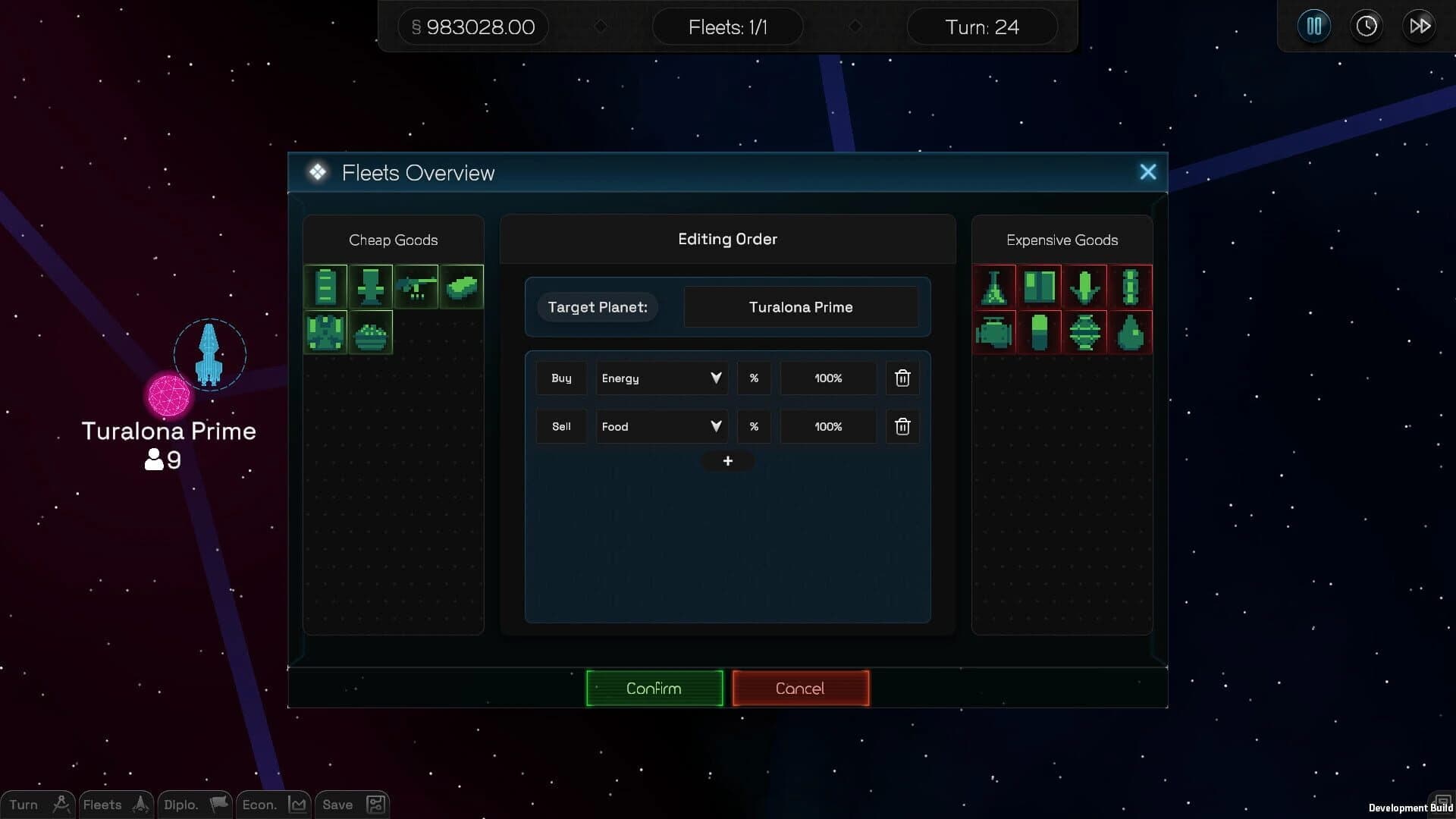This screenshot has width=1456, height=819.
Task: Click the fleet ship icon near Turalona Prime
Action: pos(209,354)
